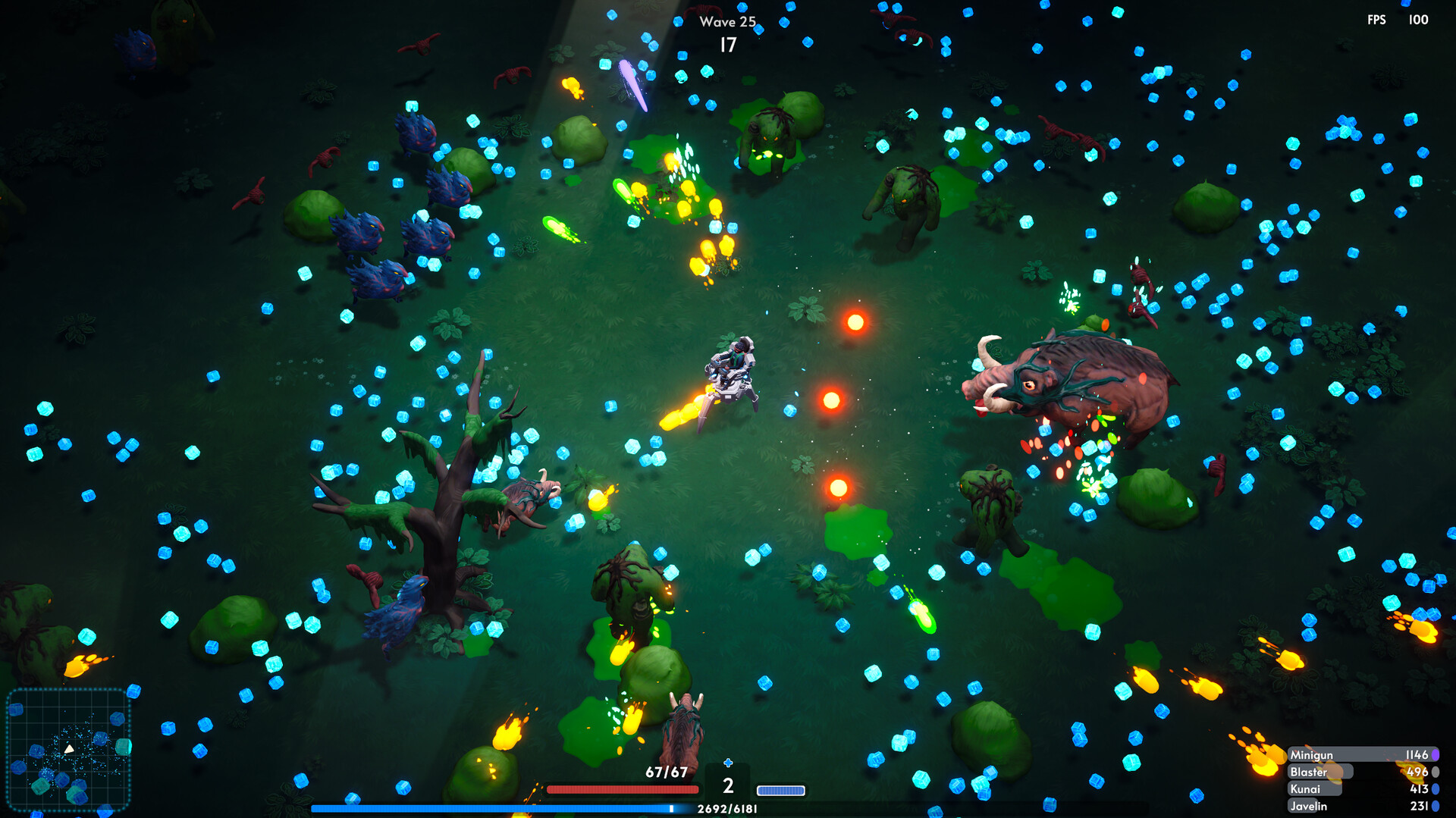
Task: Click the blue diamond icon above the level number
Action: pyautogui.click(x=728, y=762)
